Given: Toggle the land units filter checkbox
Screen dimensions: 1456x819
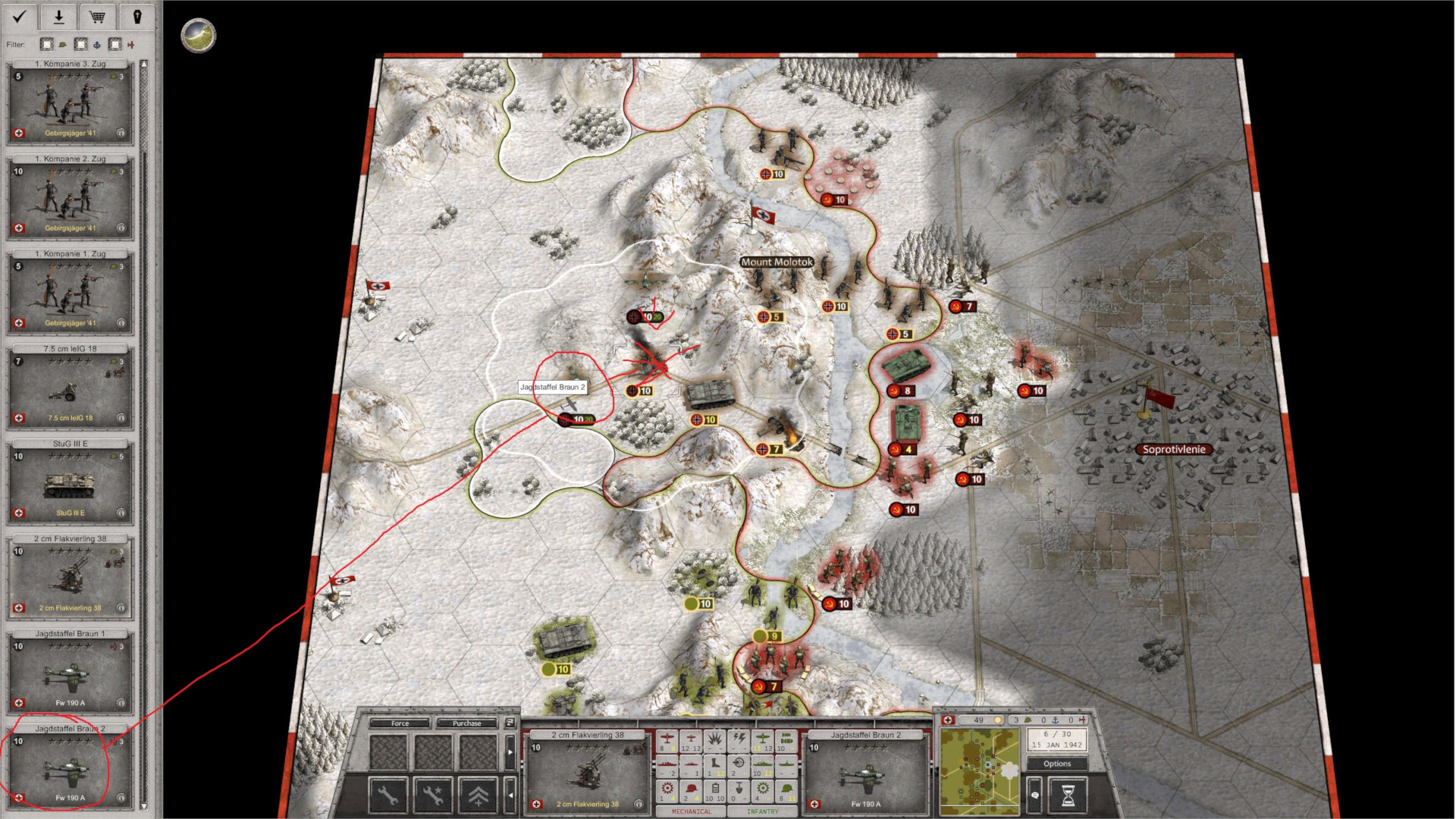Looking at the screenshot, I should pyautogui.click(x=46, y=45).
